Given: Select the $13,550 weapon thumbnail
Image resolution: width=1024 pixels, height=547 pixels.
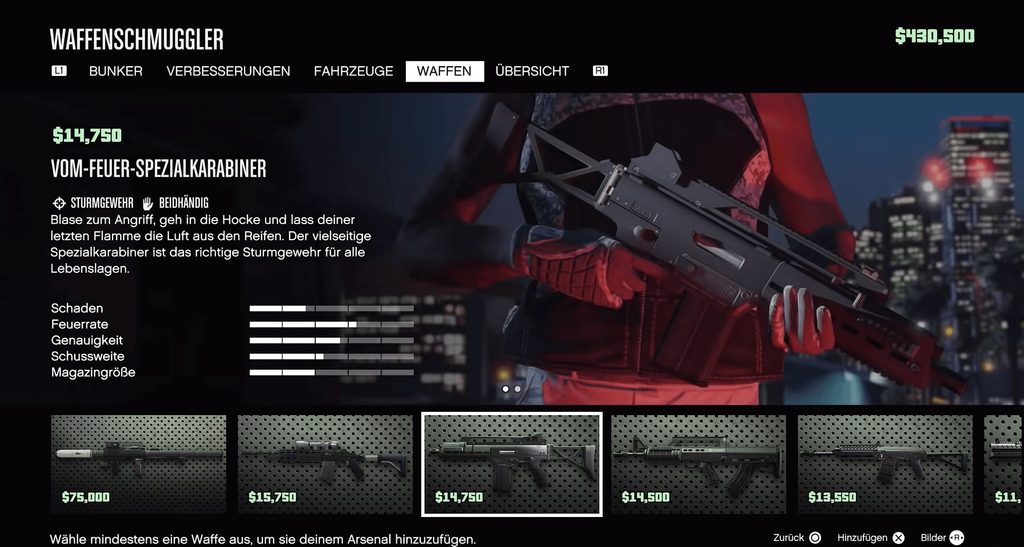Looking at the screenshot, I should [x=885, y=464].
